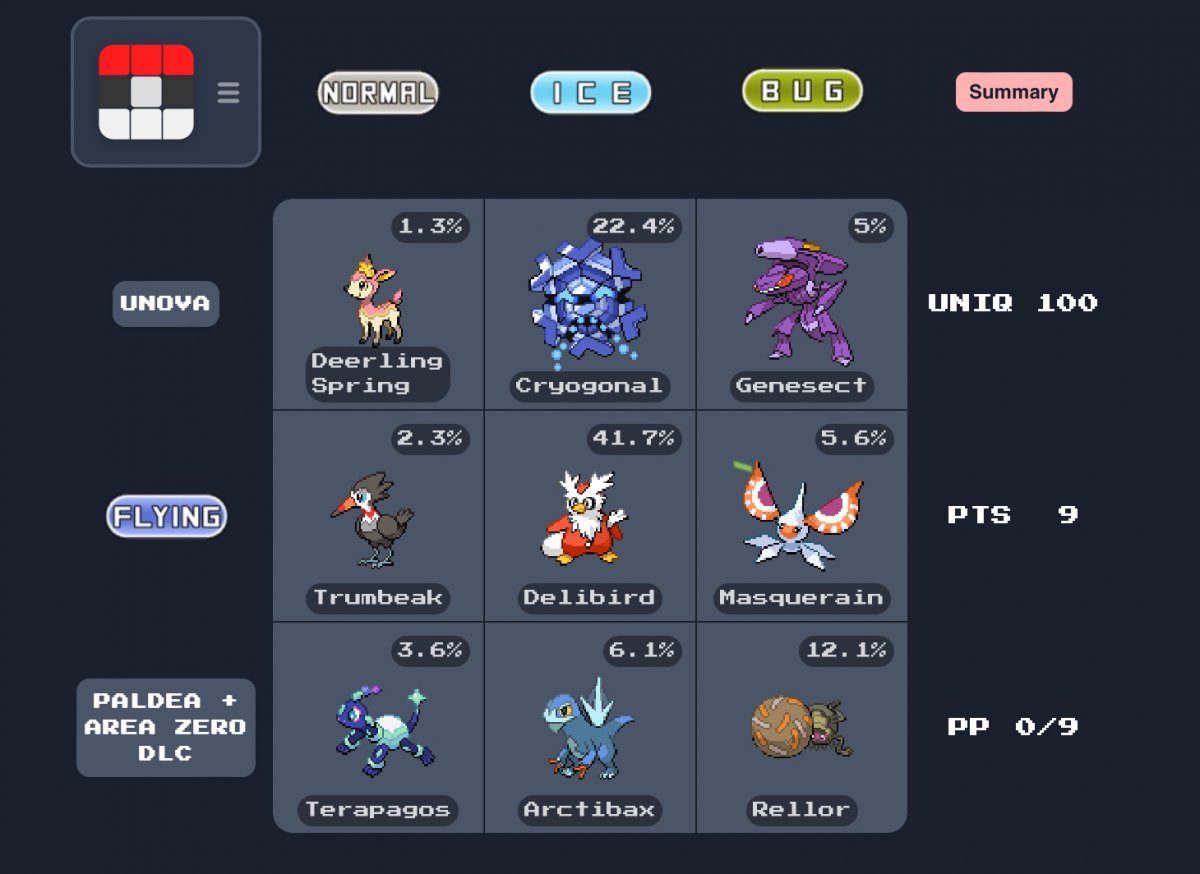
Task: Click the Normal type column header
Action: (x=378, y=93)
